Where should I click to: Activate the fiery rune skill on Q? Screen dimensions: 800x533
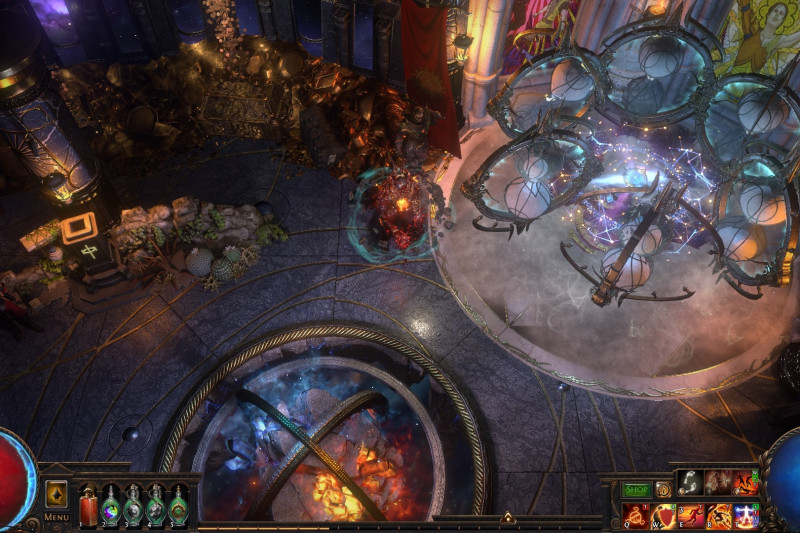coord(635,515)
